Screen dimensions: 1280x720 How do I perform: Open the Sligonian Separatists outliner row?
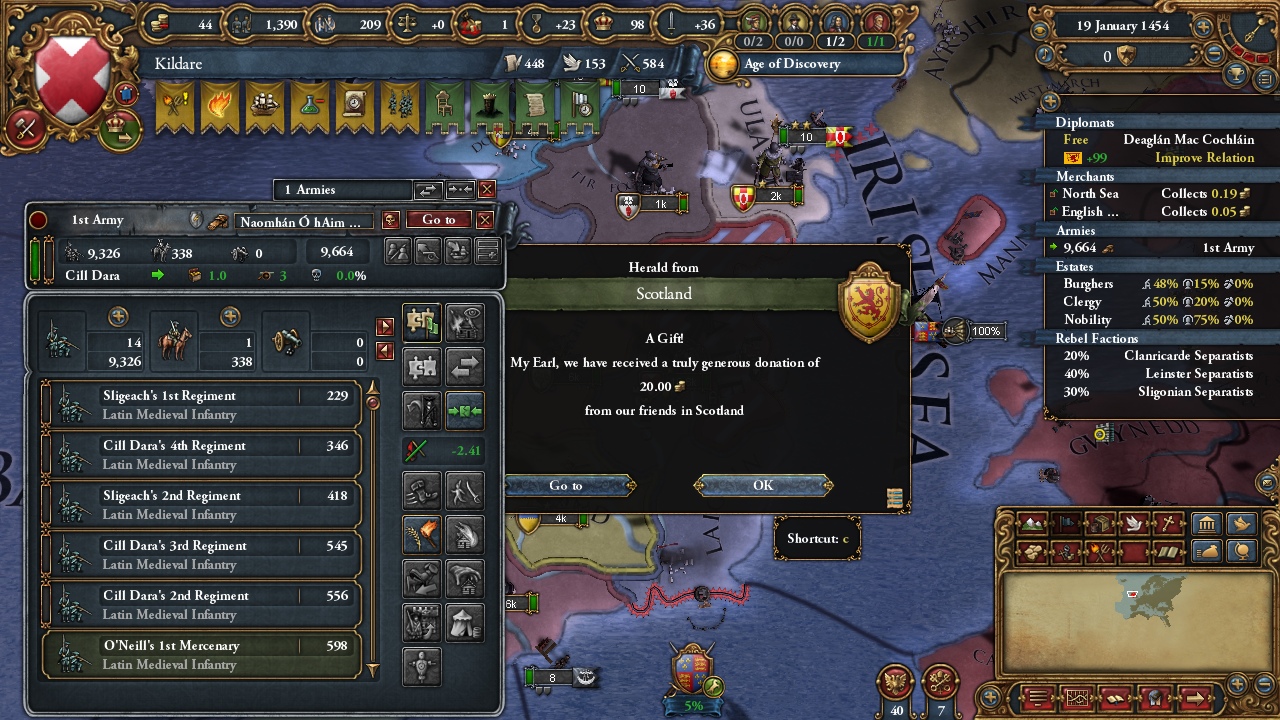coord(1153,392)
